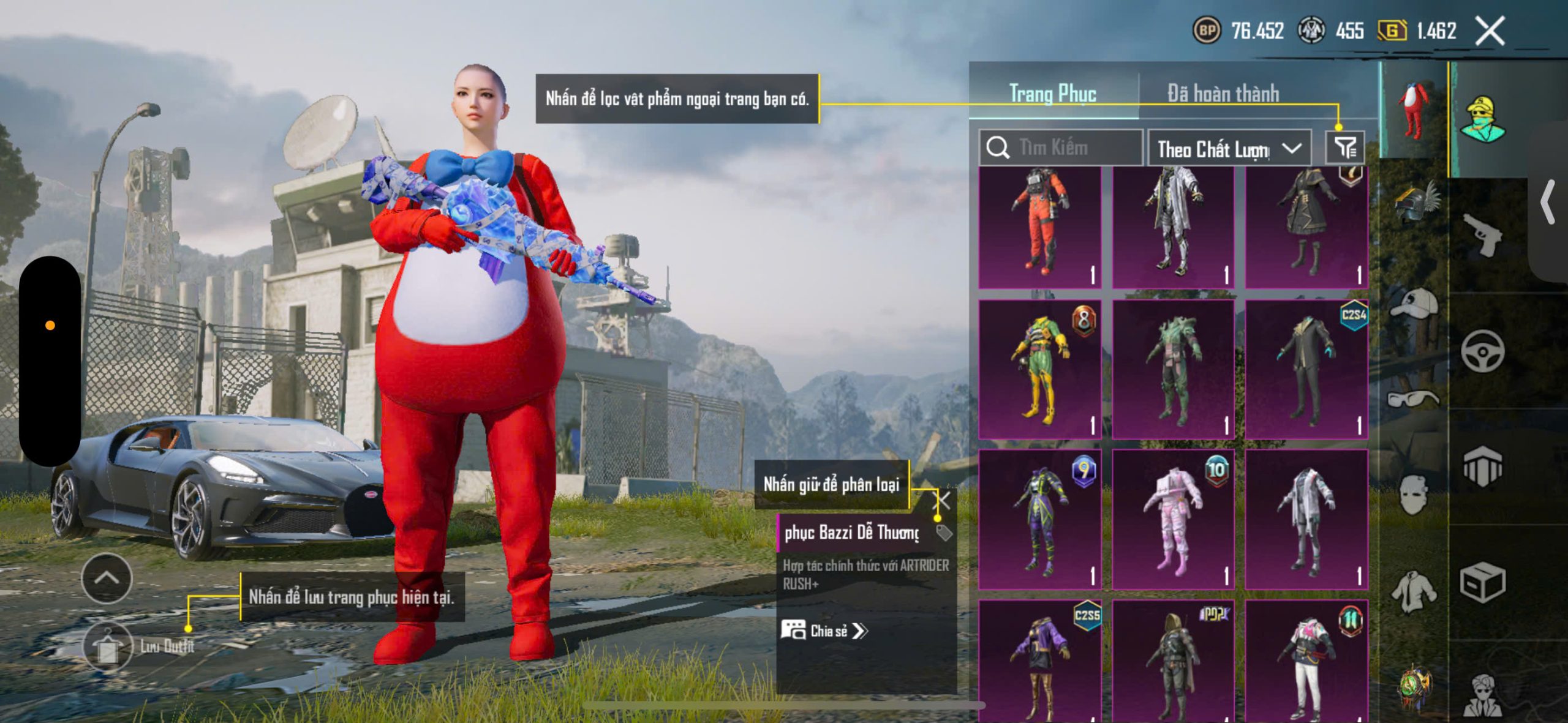Screen dimensions: 1568x723
Task: Choose the purple jacket C2S5 outfit
Action: click(x=1039, y=661)
